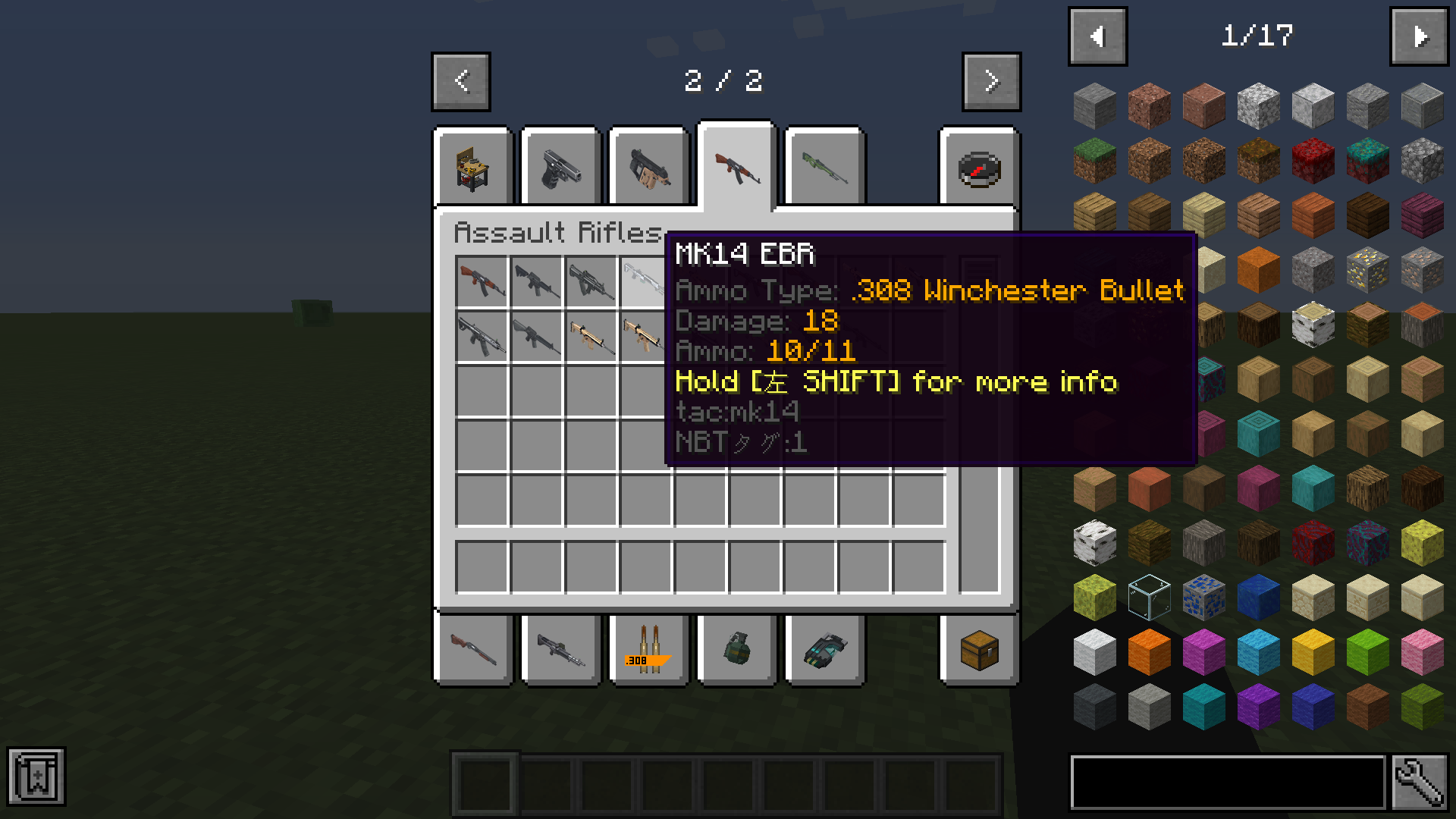Select the night vision goggles icon
The image size is (1456, 819).
point(824,651)
